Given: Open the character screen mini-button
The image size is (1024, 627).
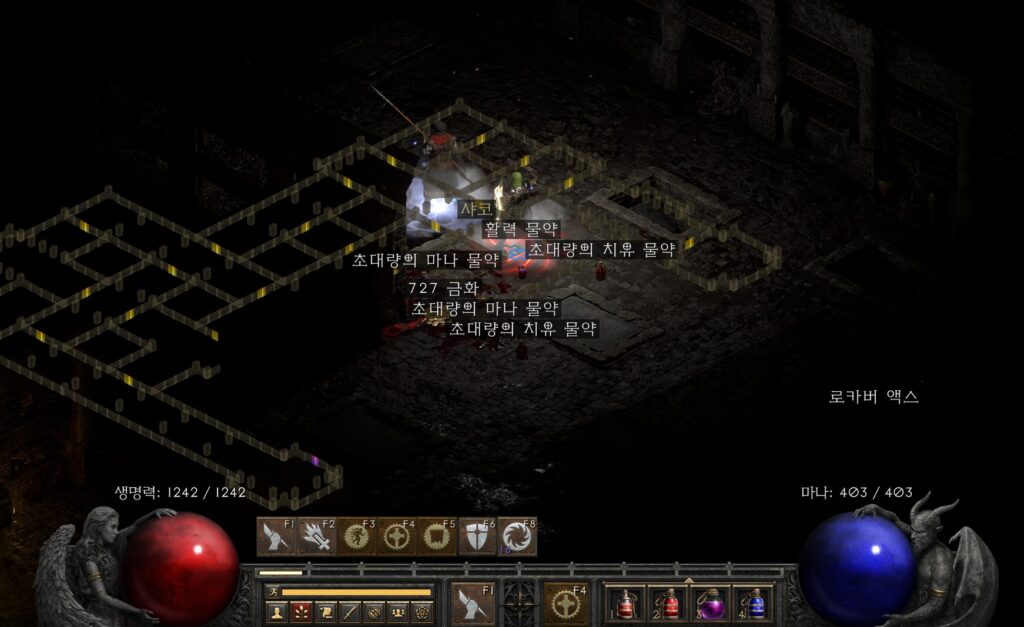Looking at the screenshot, I should pos(276,611).
